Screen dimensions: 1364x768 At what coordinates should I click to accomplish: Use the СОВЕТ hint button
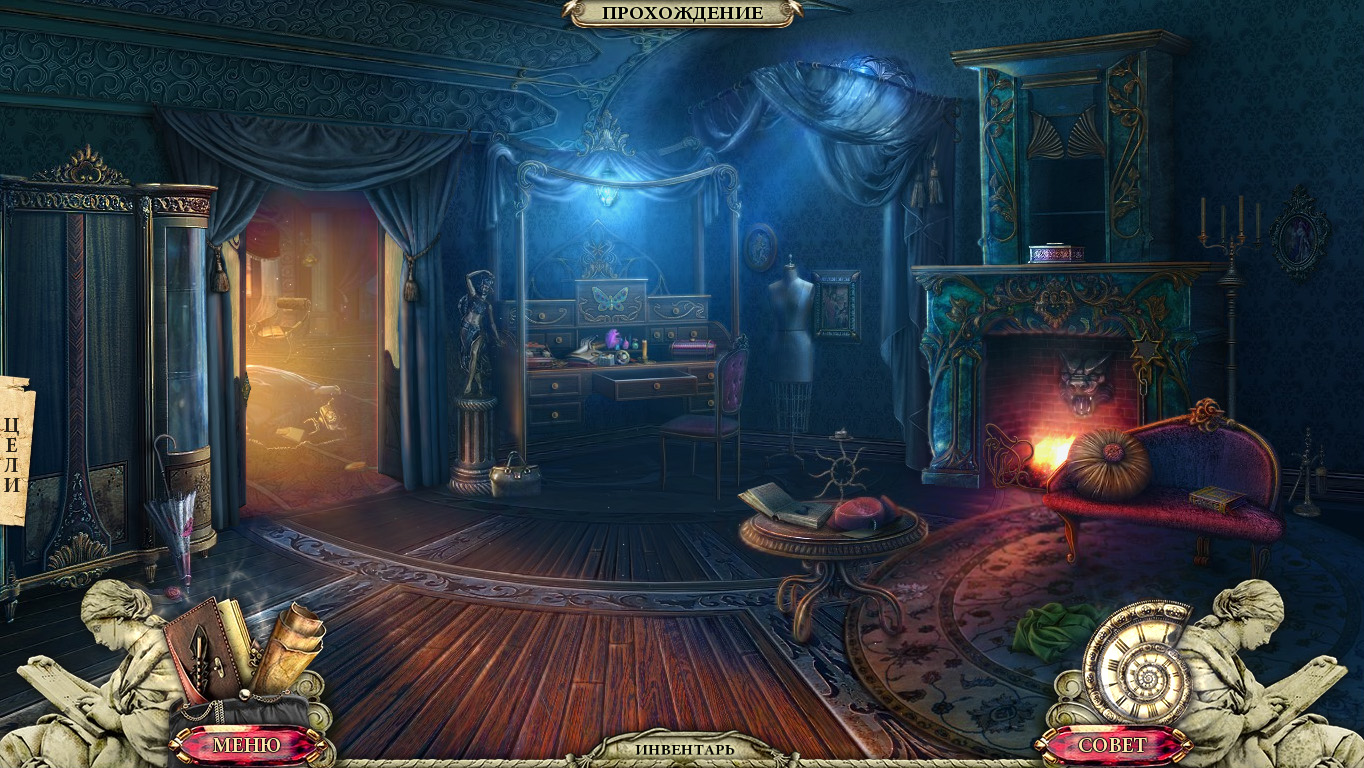(x=1113, y=745)
